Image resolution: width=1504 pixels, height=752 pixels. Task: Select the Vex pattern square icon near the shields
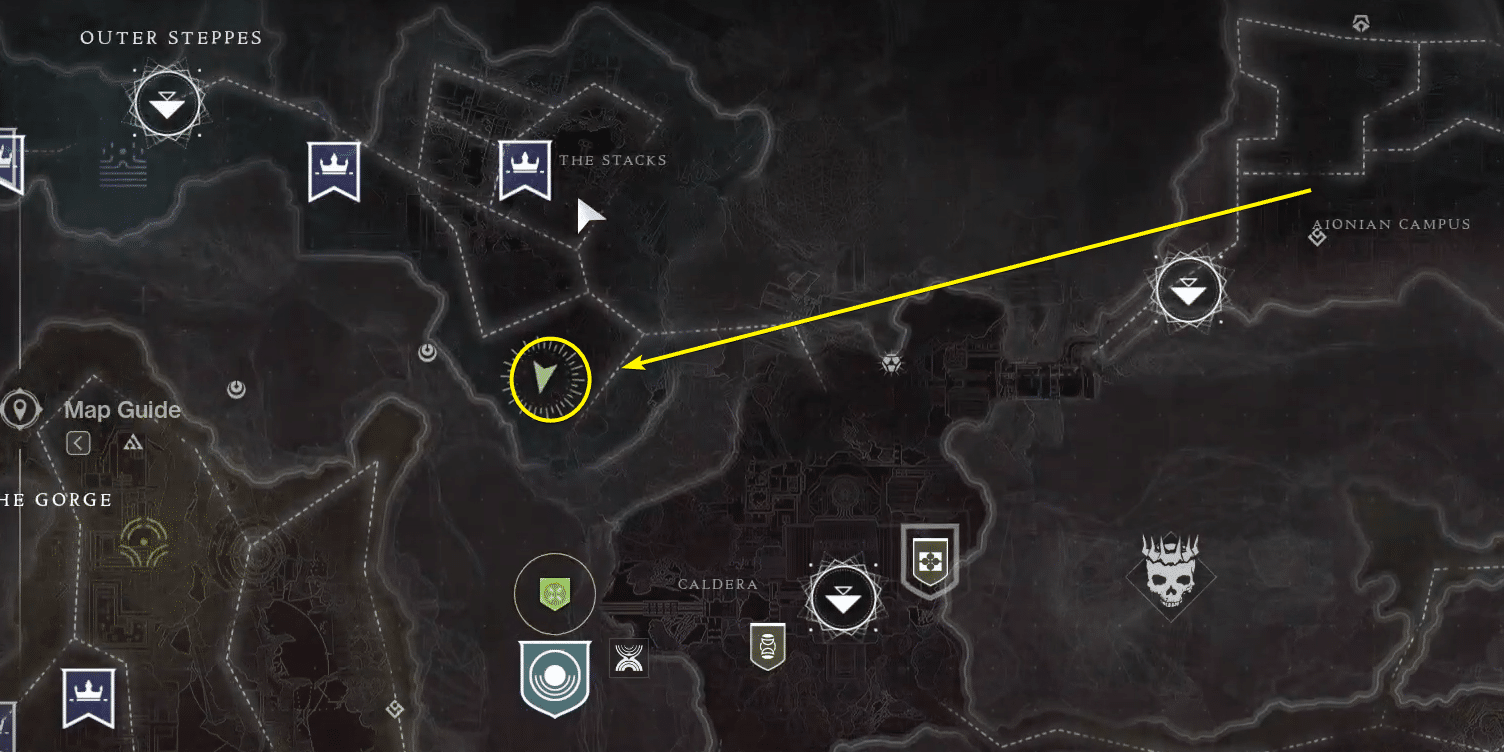click(628, 659)
